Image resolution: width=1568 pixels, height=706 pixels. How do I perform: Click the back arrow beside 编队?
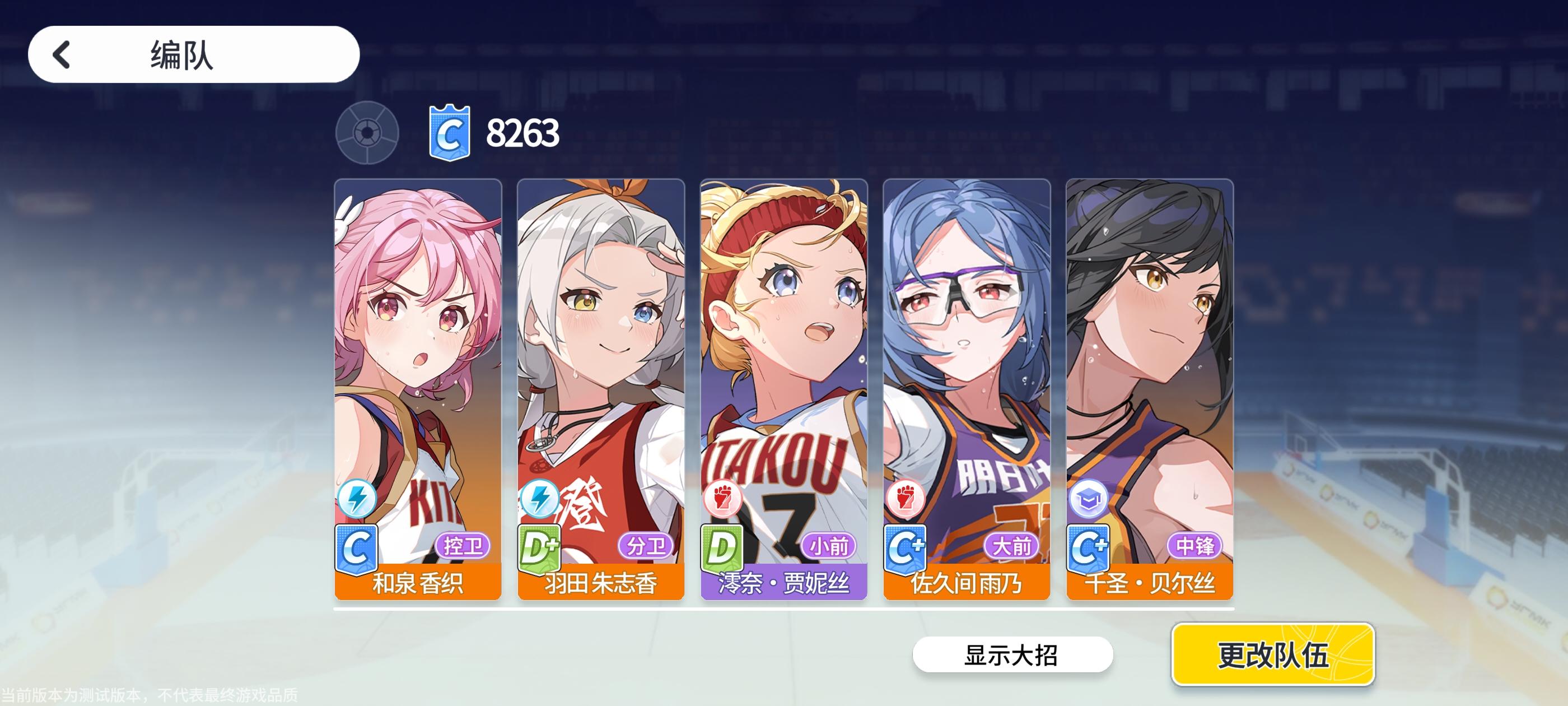61,54
